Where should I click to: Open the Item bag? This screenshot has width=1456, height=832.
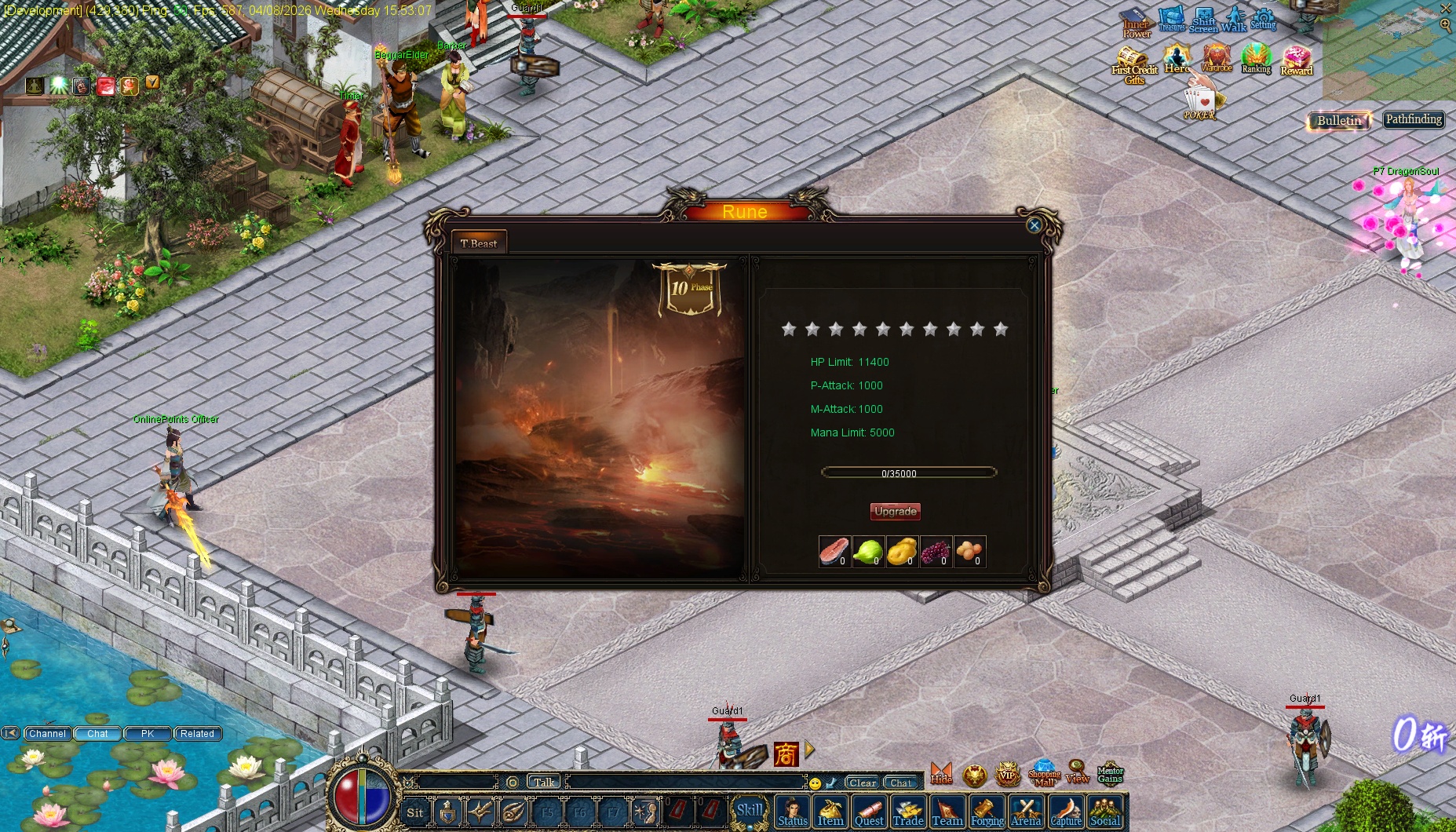click(x=830, y=812)
